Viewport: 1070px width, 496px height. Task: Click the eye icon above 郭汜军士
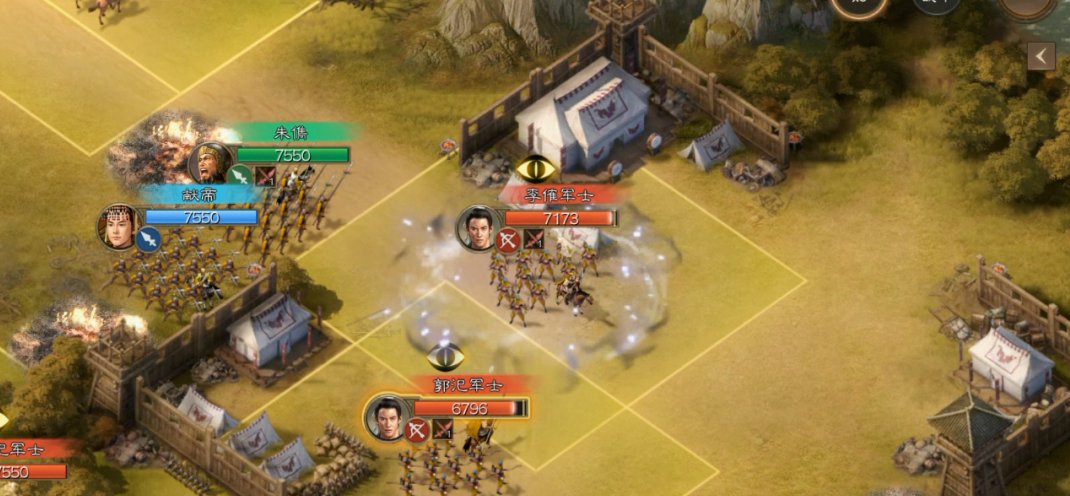445,355
